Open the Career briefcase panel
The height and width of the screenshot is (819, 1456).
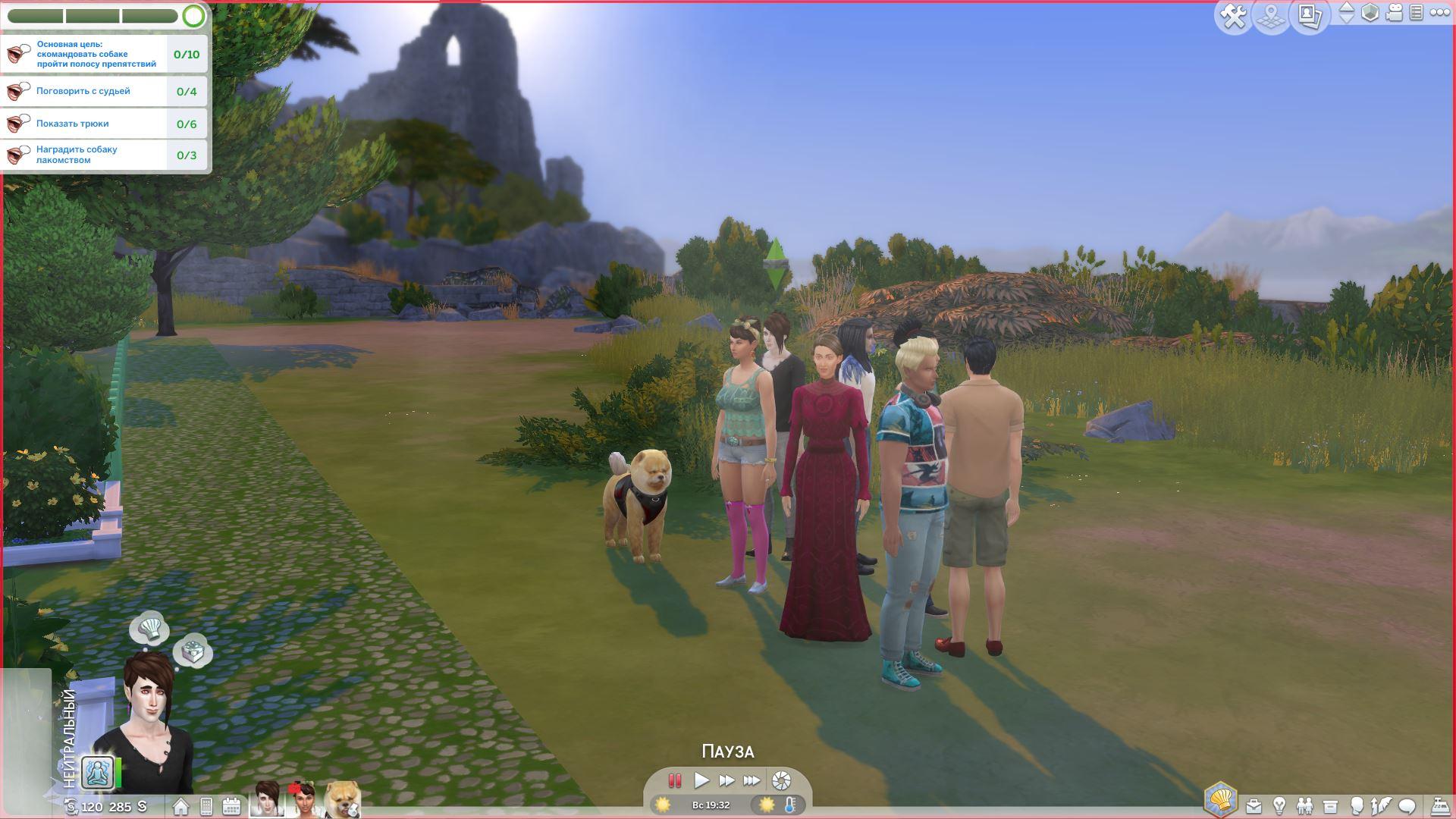[1254, 806]
